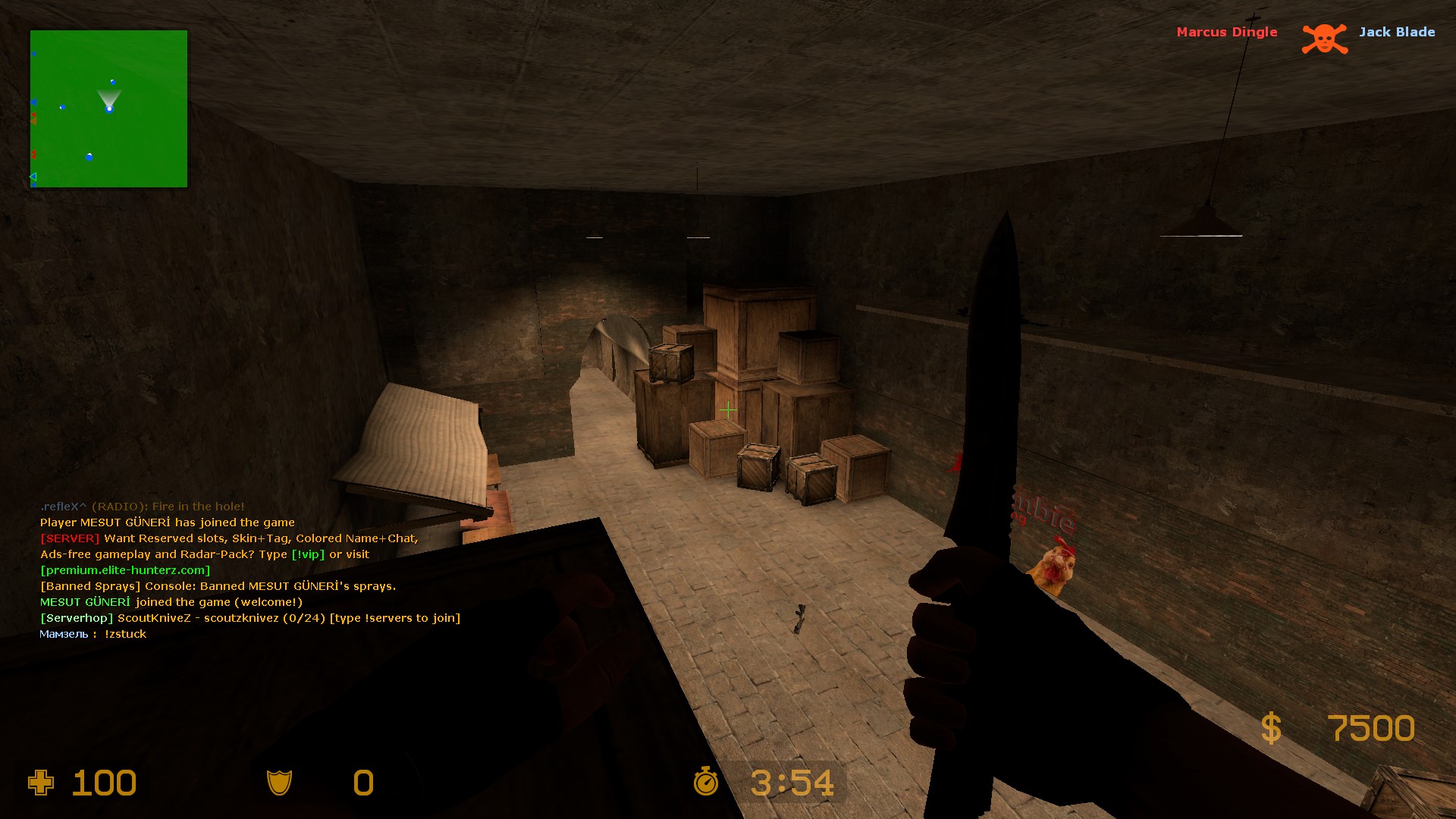Viewport: 1456px width, 819px height.
Task: Select the Serverhop ScoutKniveZ chat line
Action: pyautogui.click(x=250, y=618)
